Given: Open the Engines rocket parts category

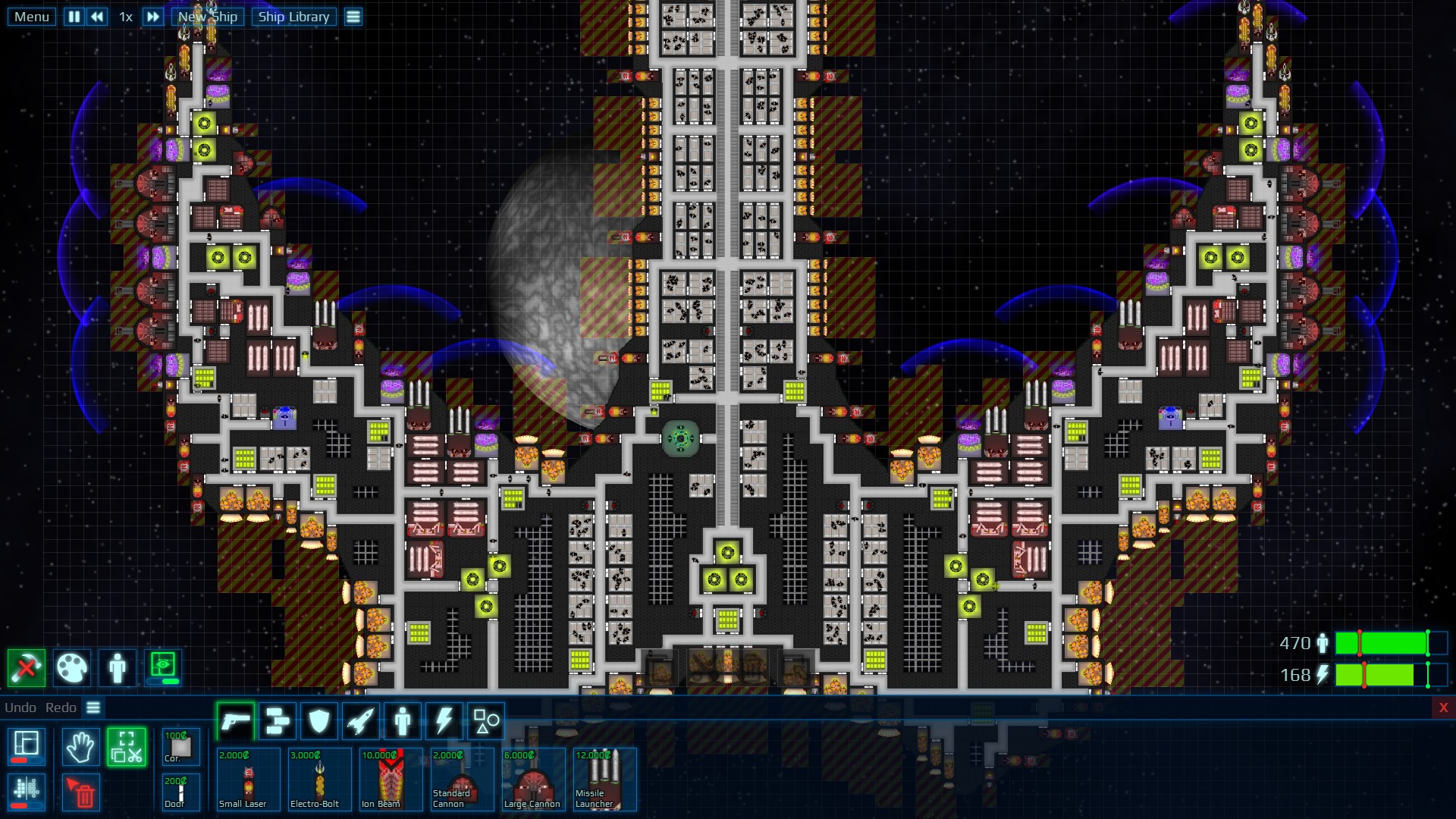Looking at the screenshot, I should point(359,720).
